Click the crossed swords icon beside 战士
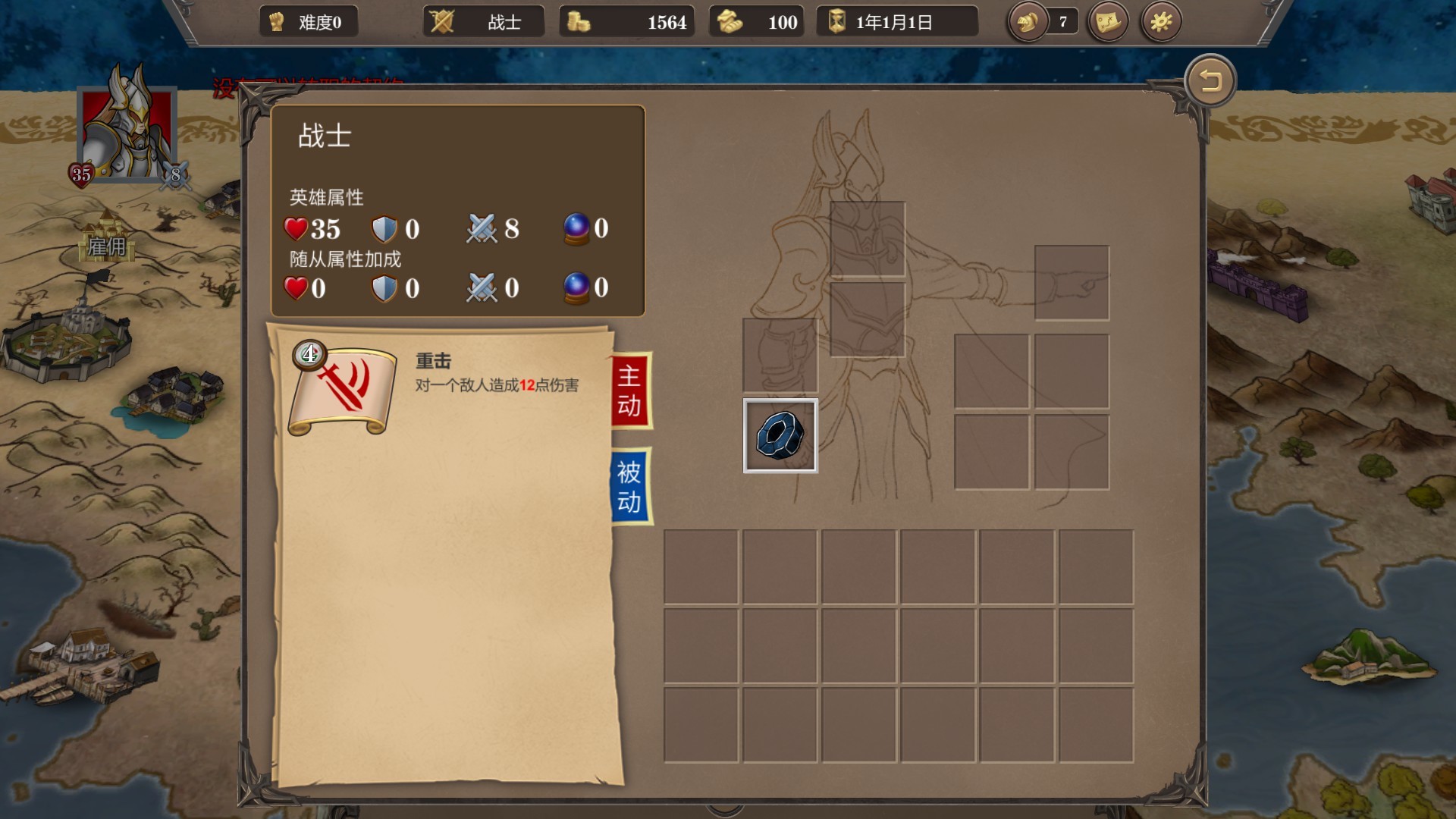This screenshot has height=819, width=1456. pos(444,21)
